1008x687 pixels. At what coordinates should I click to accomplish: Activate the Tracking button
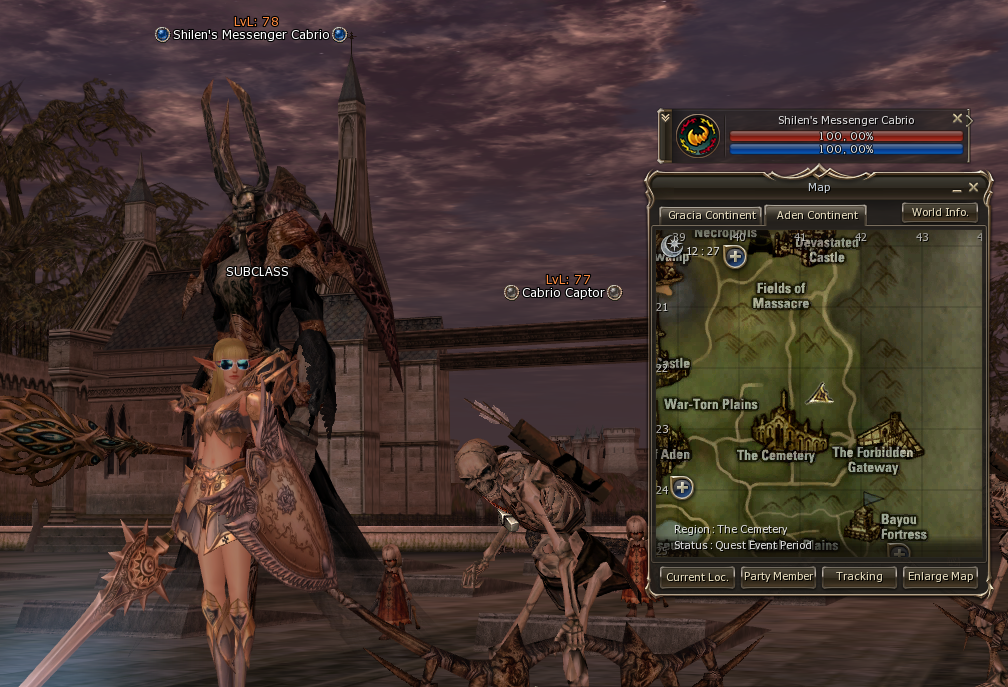click(x=859, y=576)
